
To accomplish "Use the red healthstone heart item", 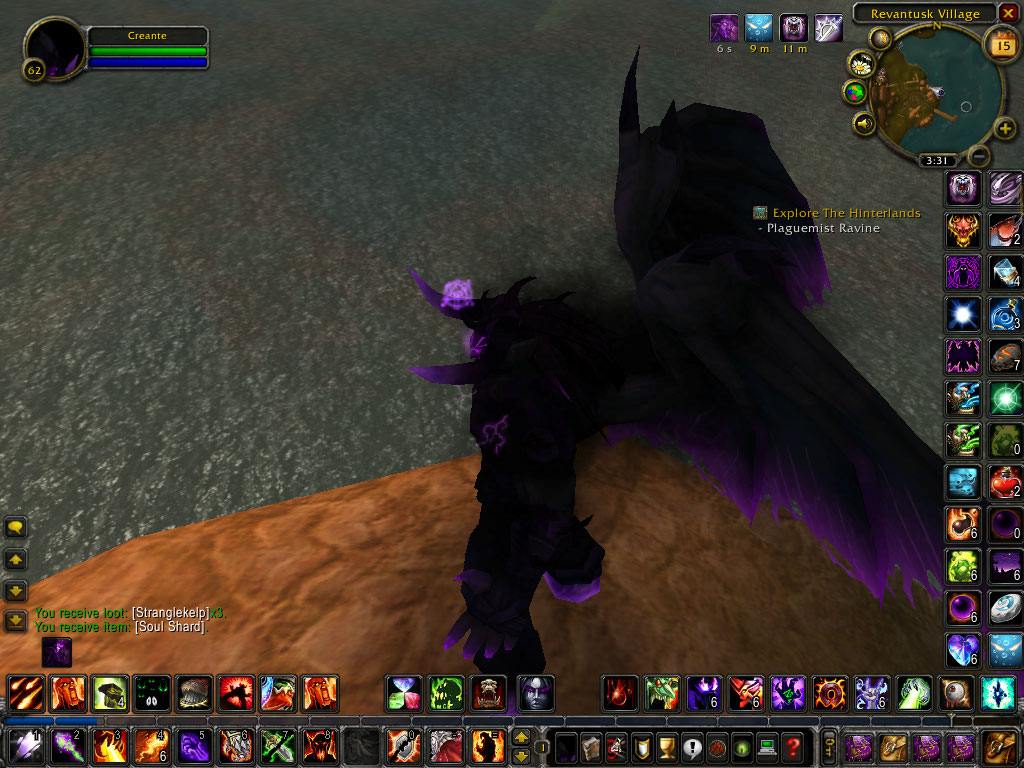I will coord(1006,483).
